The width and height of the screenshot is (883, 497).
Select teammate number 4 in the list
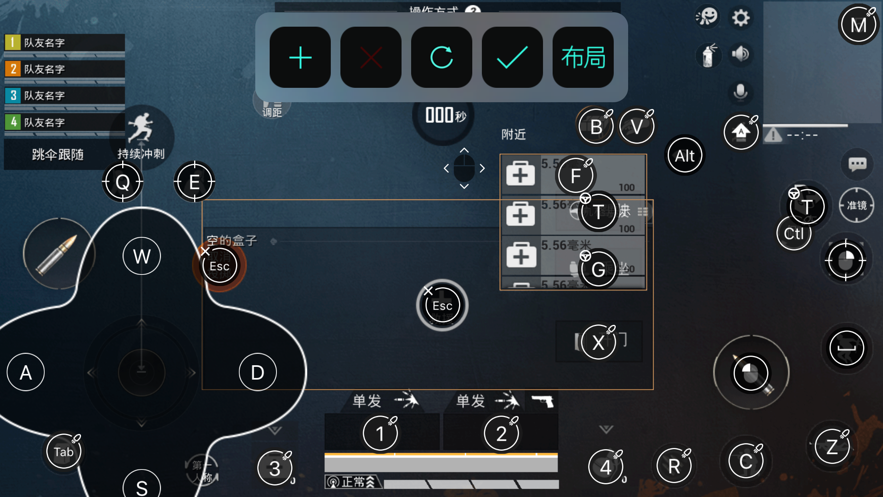tap(65, 122)
